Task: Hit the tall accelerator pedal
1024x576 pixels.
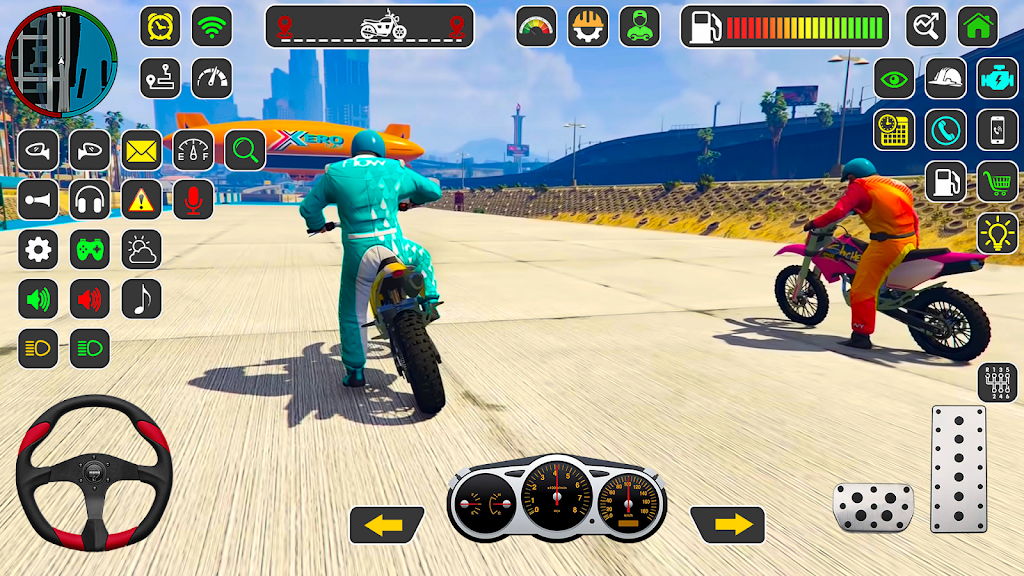Action: pos(958,468)
